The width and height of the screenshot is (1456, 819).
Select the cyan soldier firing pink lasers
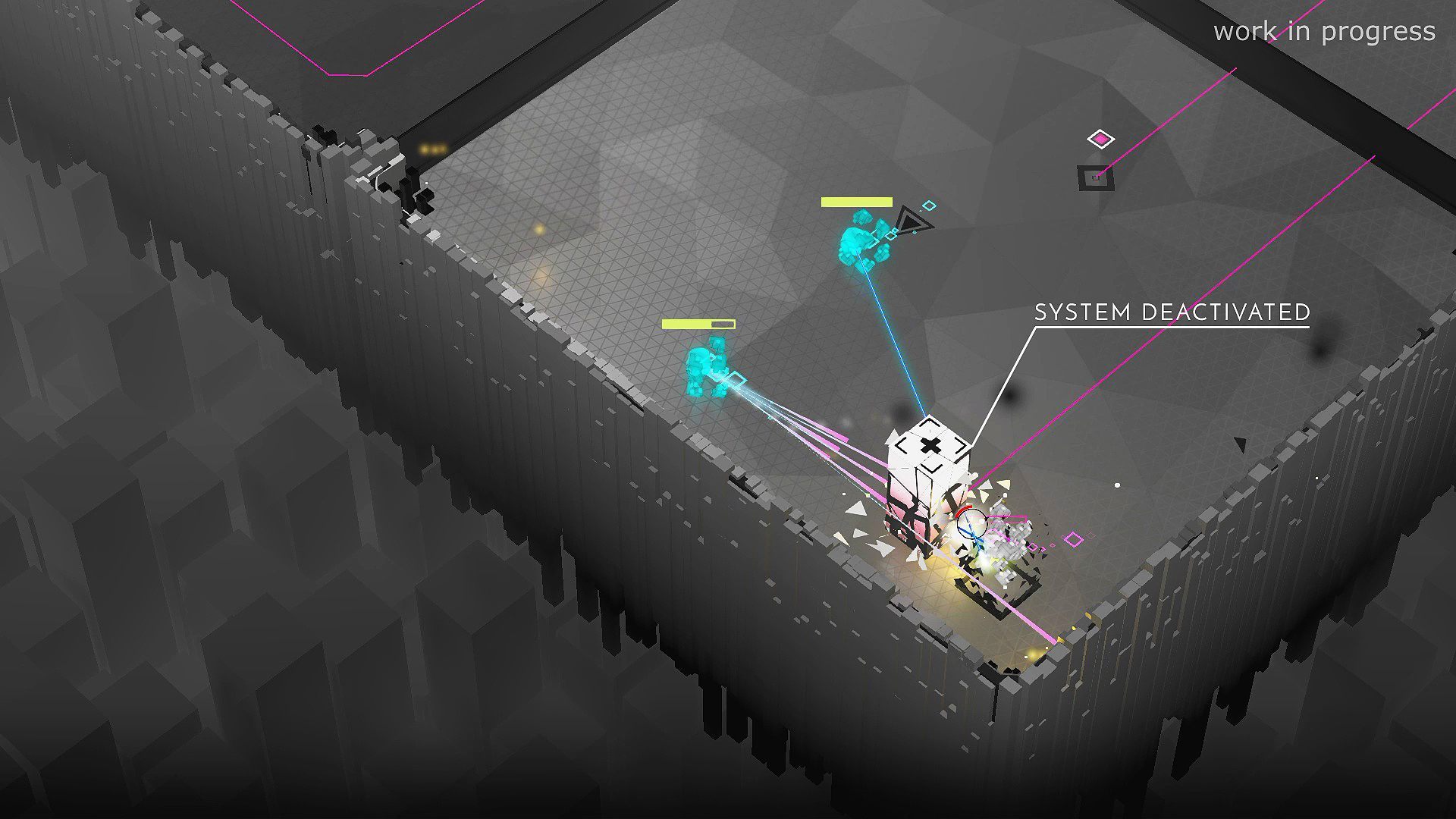point(704,368)
